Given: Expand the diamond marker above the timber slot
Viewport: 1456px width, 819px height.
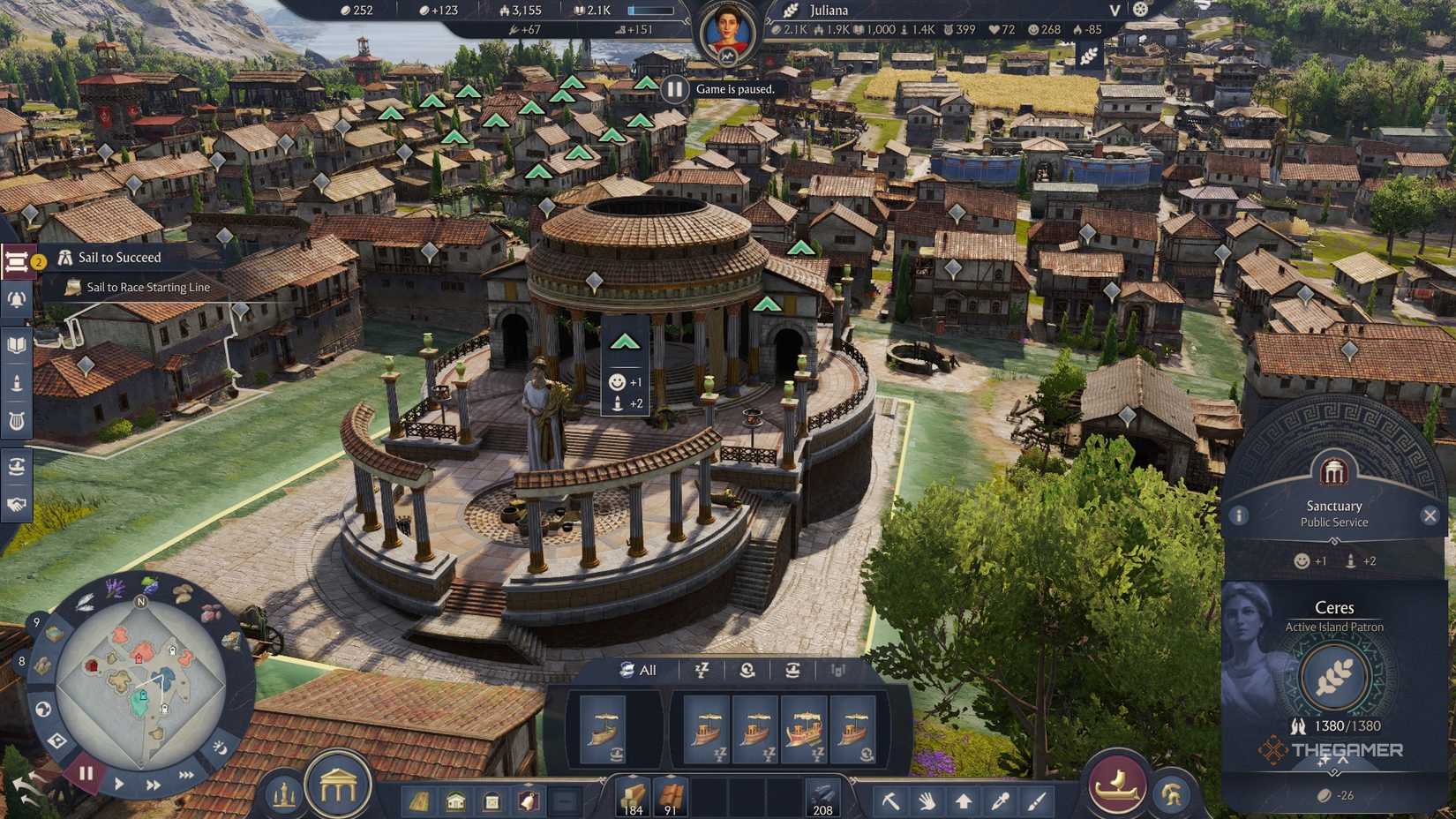Looking at the screenshot, I should click(633, 776).
